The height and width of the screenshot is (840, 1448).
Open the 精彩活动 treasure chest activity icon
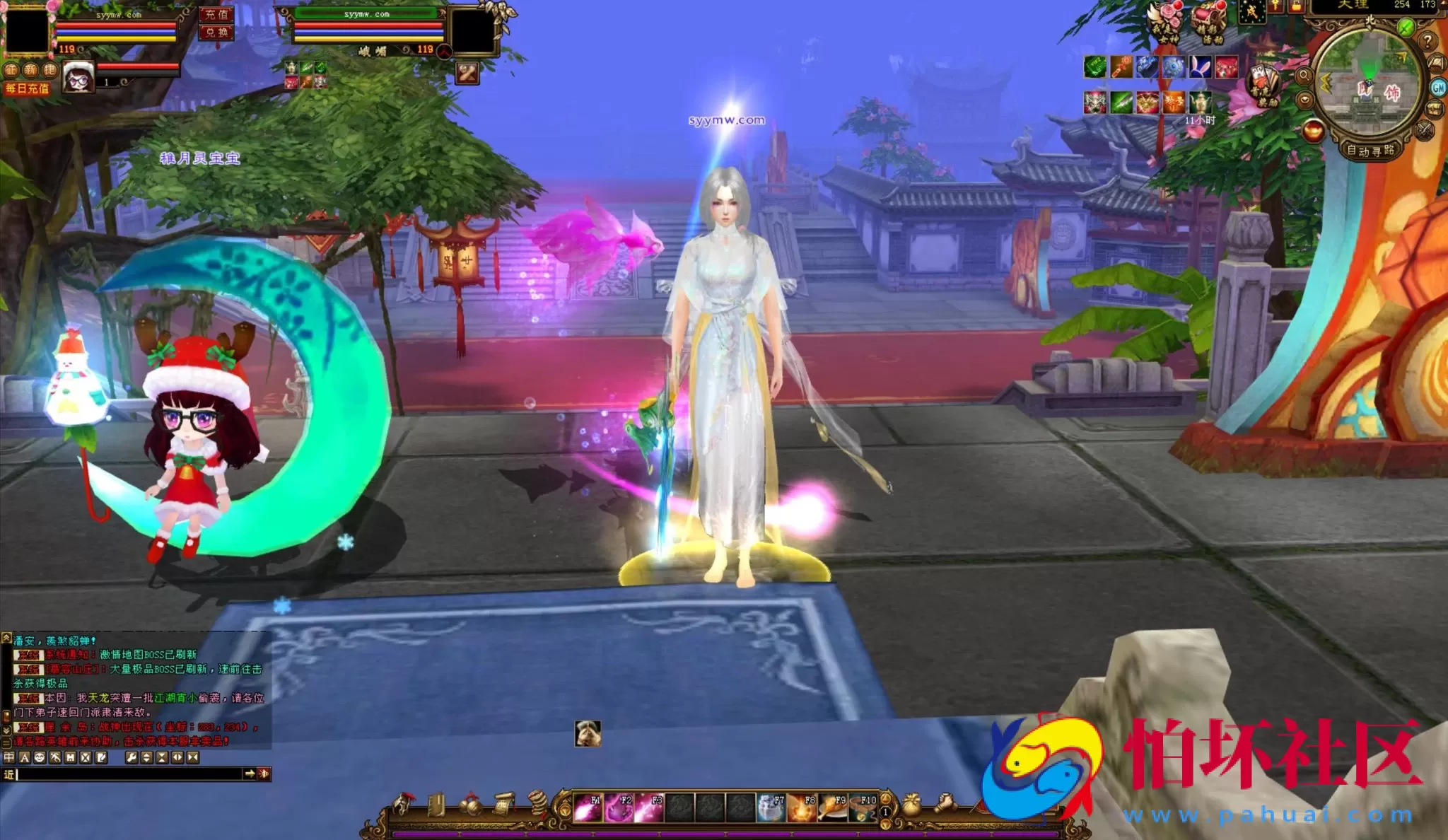[1209, 21]
